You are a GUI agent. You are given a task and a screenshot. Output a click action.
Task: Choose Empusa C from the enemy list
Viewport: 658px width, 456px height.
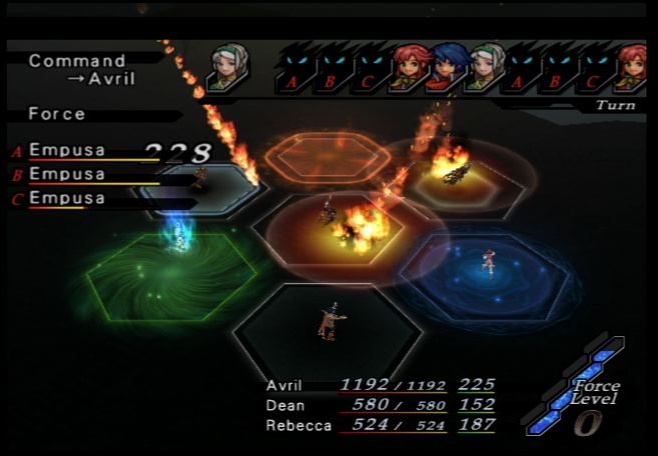(x=66, y=198)
